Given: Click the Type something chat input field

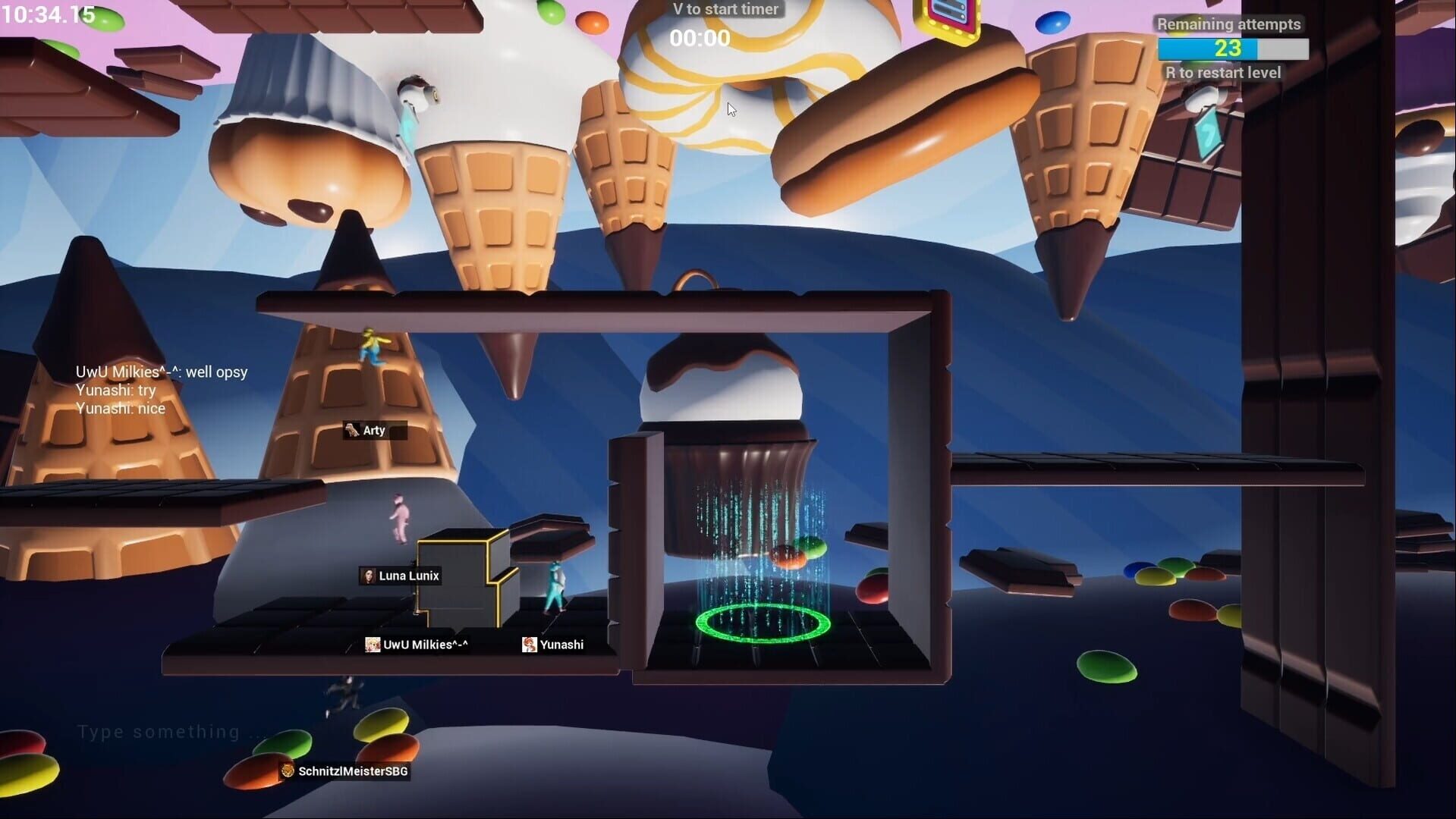Looking at the screenshot, I should pos(165,730).
